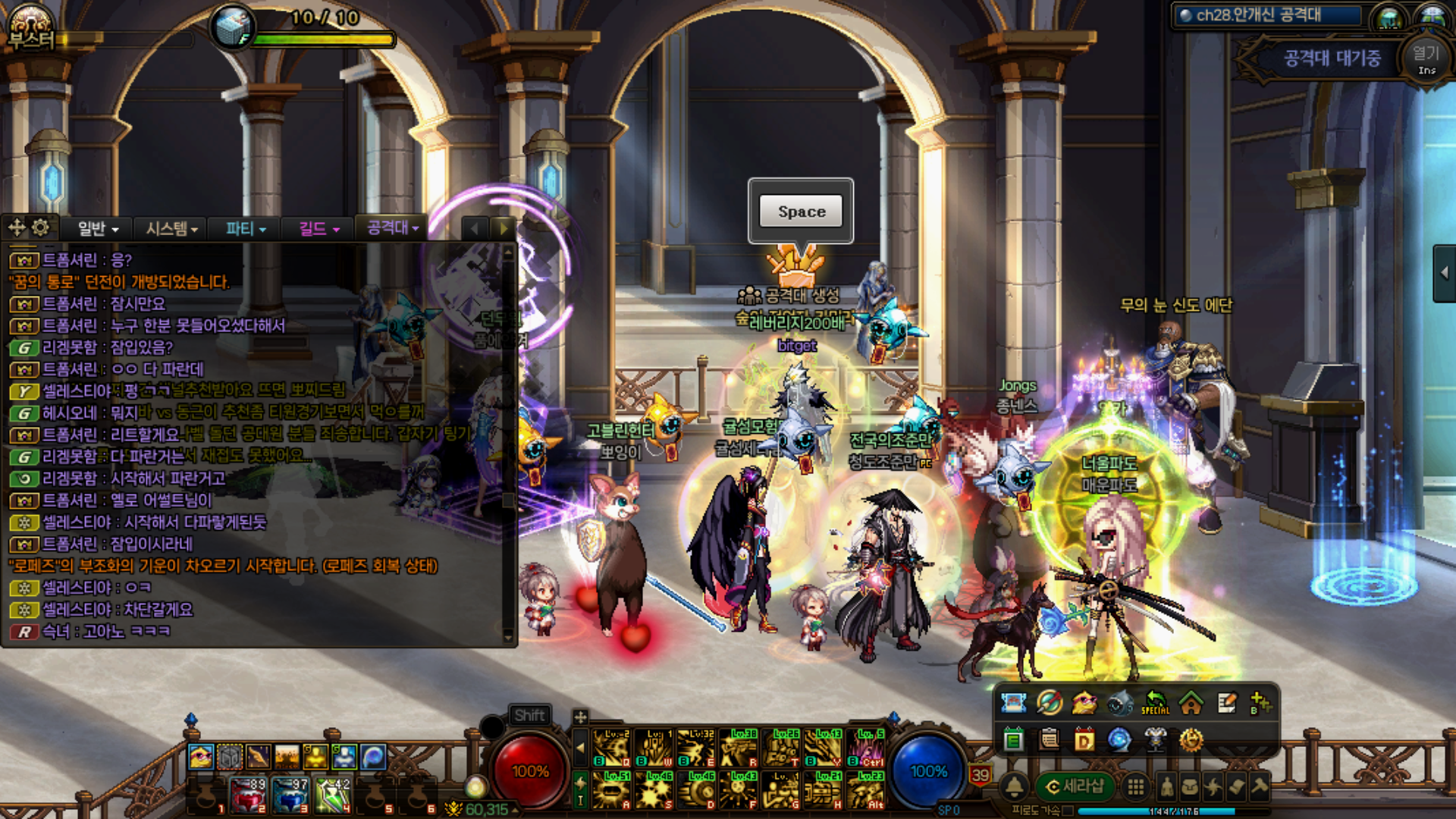Switch to the 일반 chat tab

pos(98,228)
